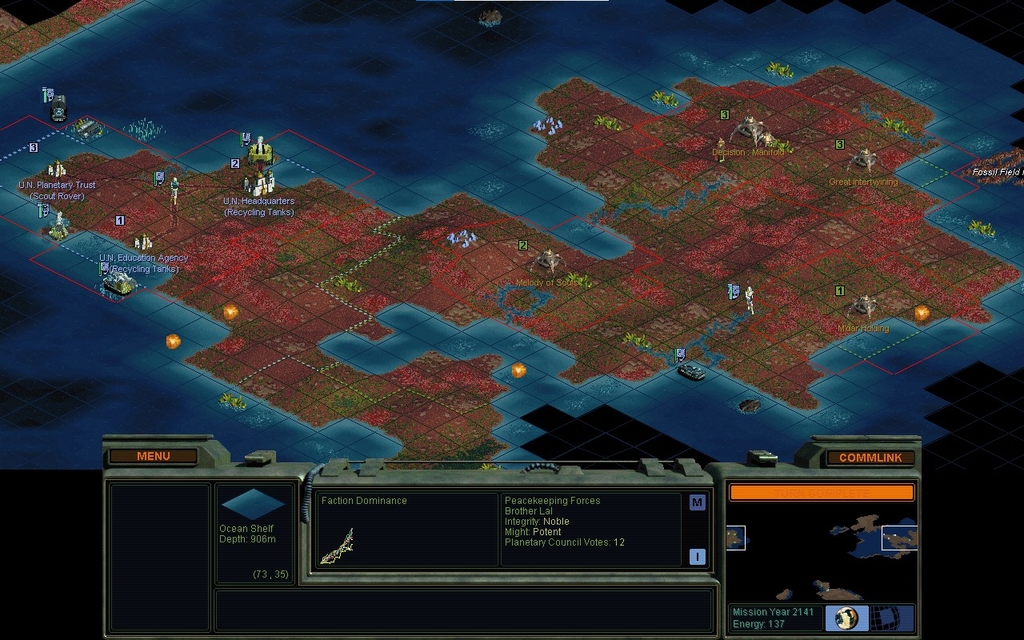Select the planet globe icon
The width and height of the screenshot is (1024, 640).
coord(848,618)
